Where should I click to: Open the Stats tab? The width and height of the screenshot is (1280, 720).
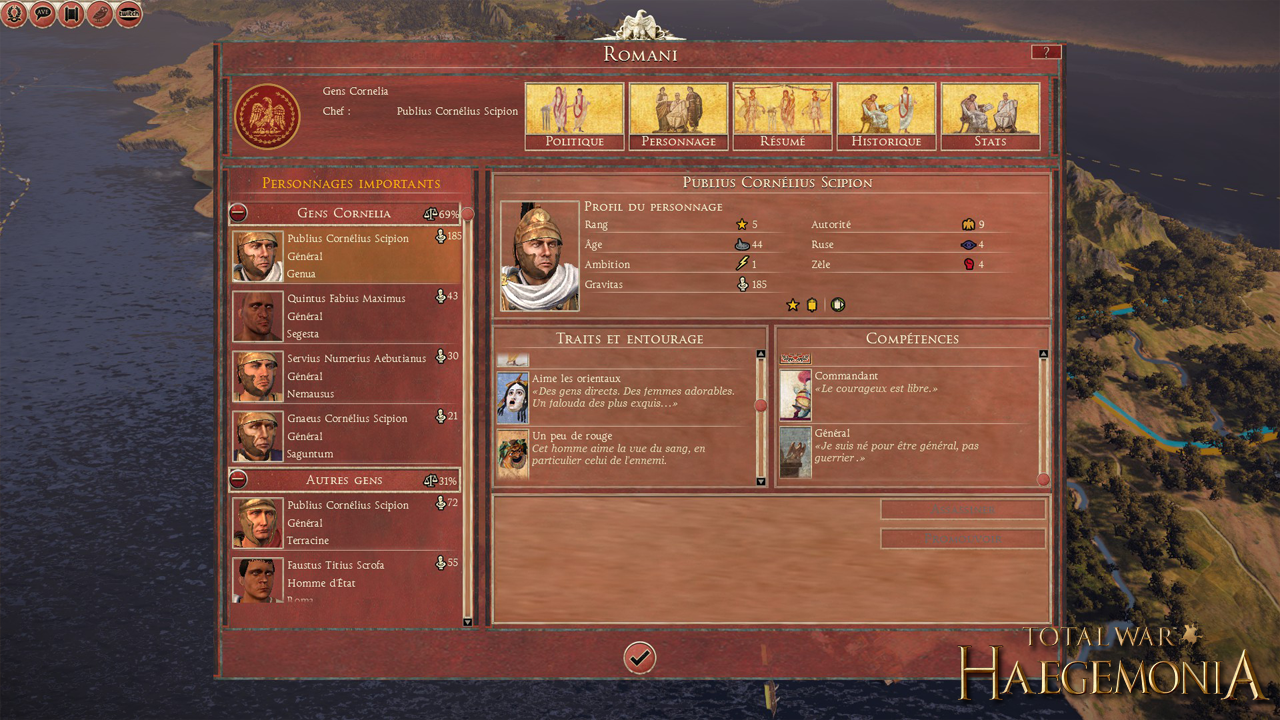(x=990, y=116)
